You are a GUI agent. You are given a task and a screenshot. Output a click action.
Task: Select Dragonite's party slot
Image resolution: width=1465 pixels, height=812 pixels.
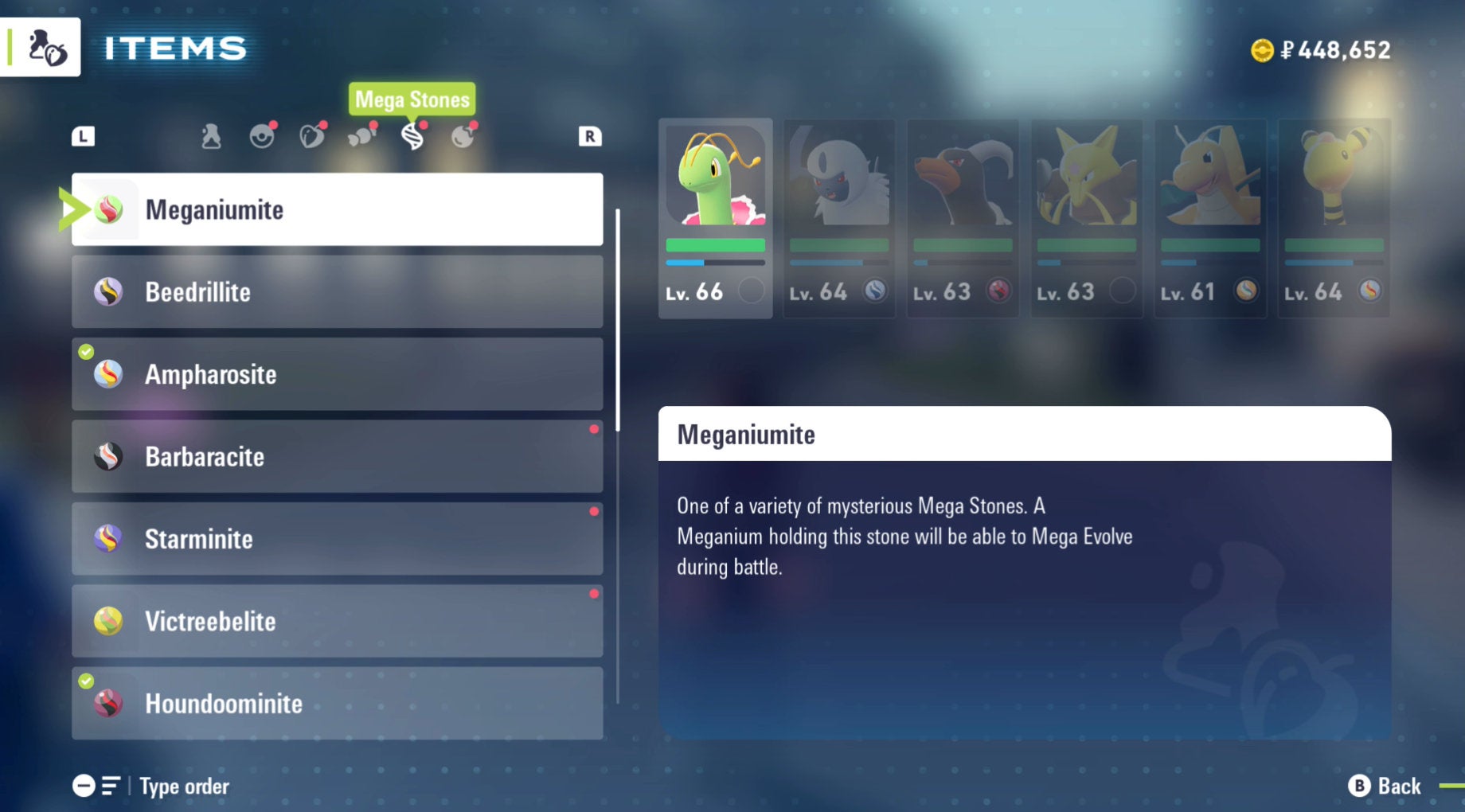(x=1210, y=218)
